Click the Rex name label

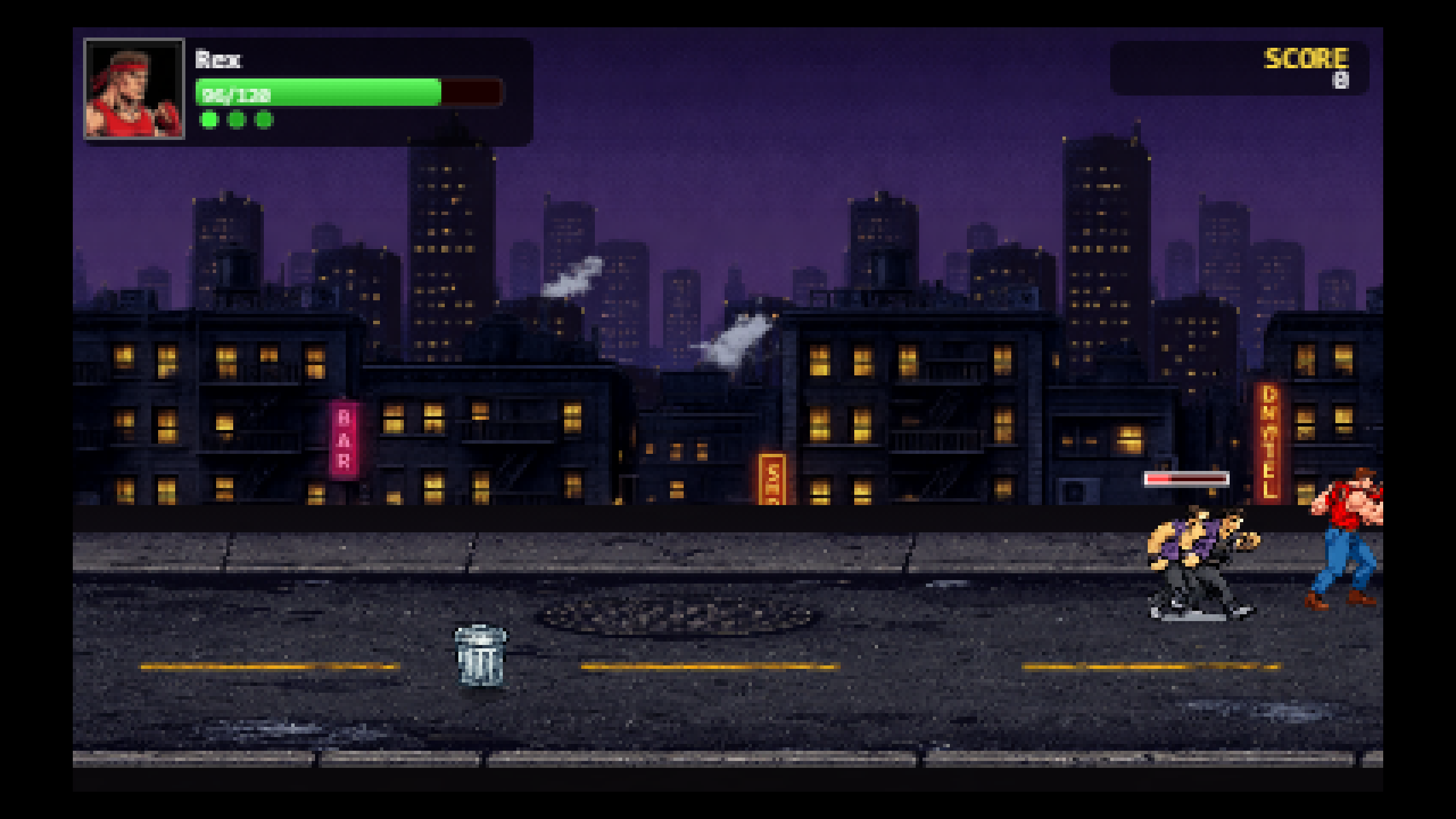click(x=219, y=59)
